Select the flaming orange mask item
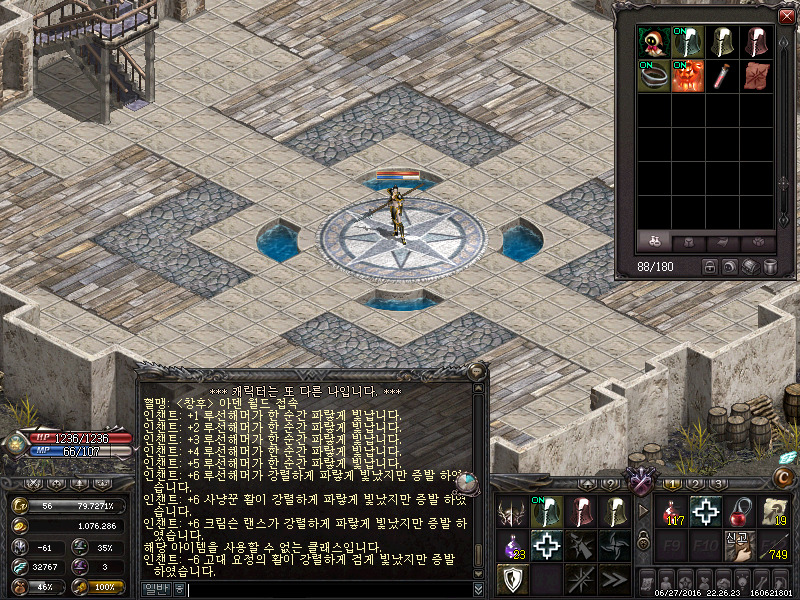 pyautogui.click(x=688, y=76)
